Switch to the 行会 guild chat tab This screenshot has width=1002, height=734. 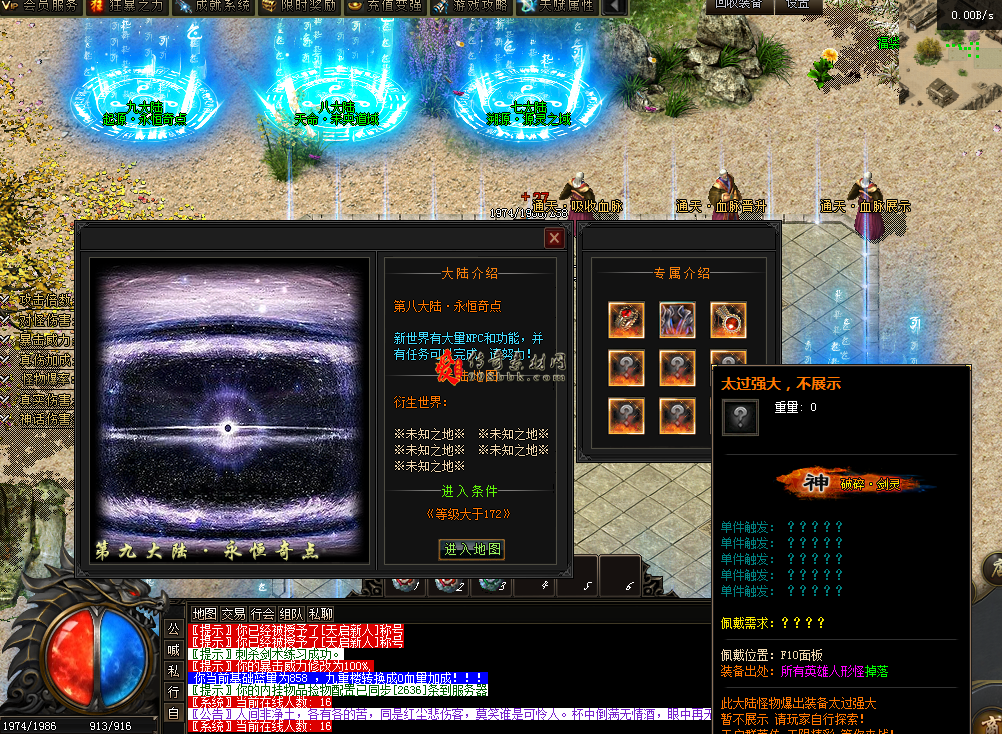click(262, 613)
